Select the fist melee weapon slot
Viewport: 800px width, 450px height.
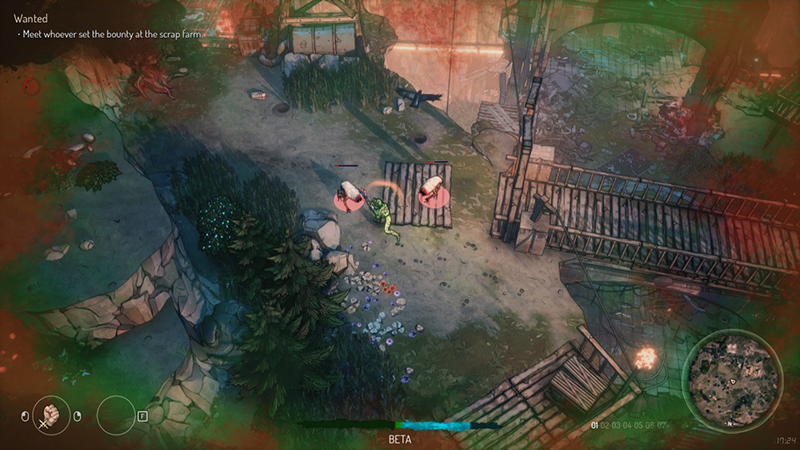pyautogui.click(x=52, y=414)
